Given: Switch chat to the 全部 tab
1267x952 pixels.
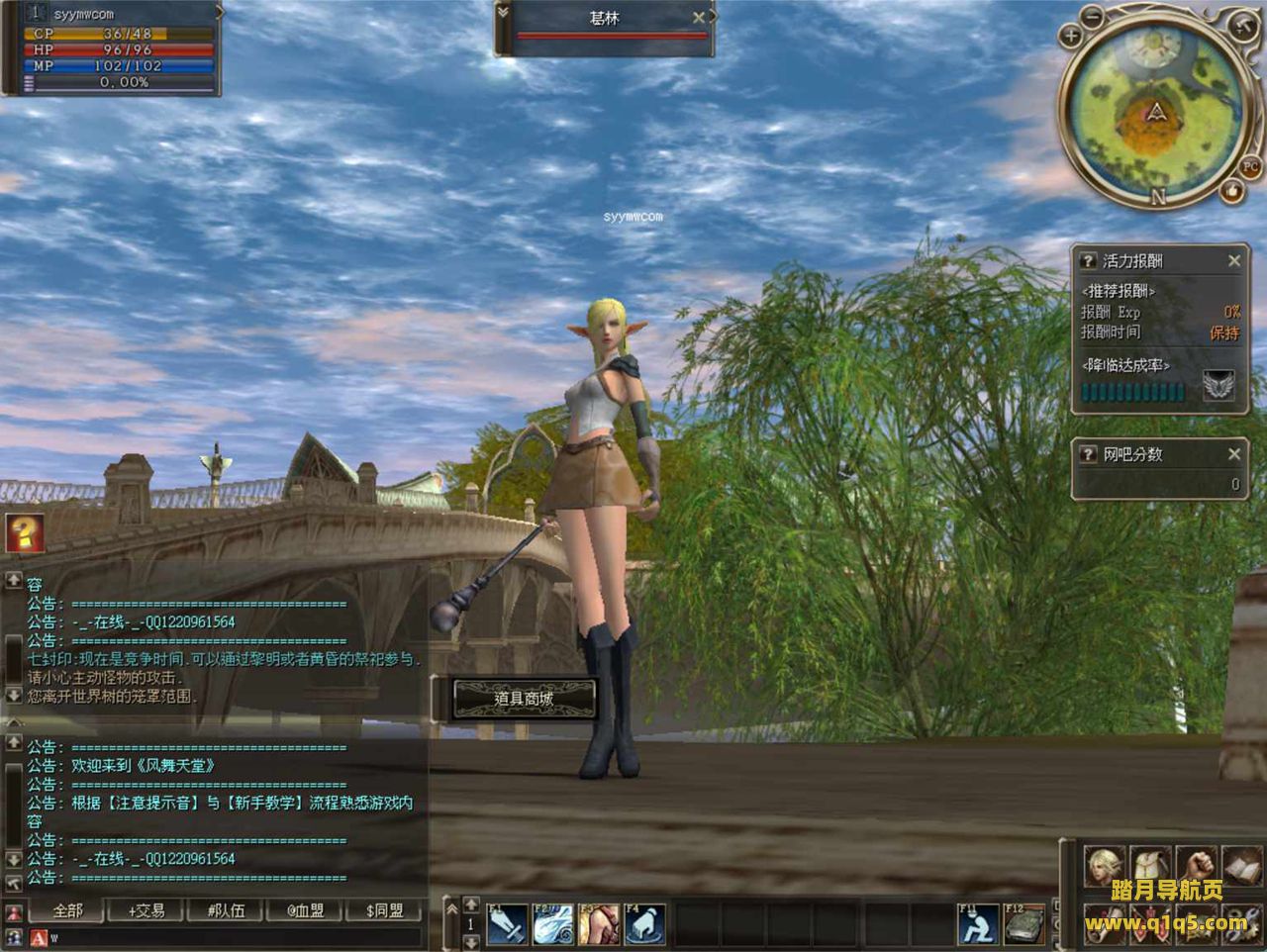Looking at the screenshot, I should (67, 910).
